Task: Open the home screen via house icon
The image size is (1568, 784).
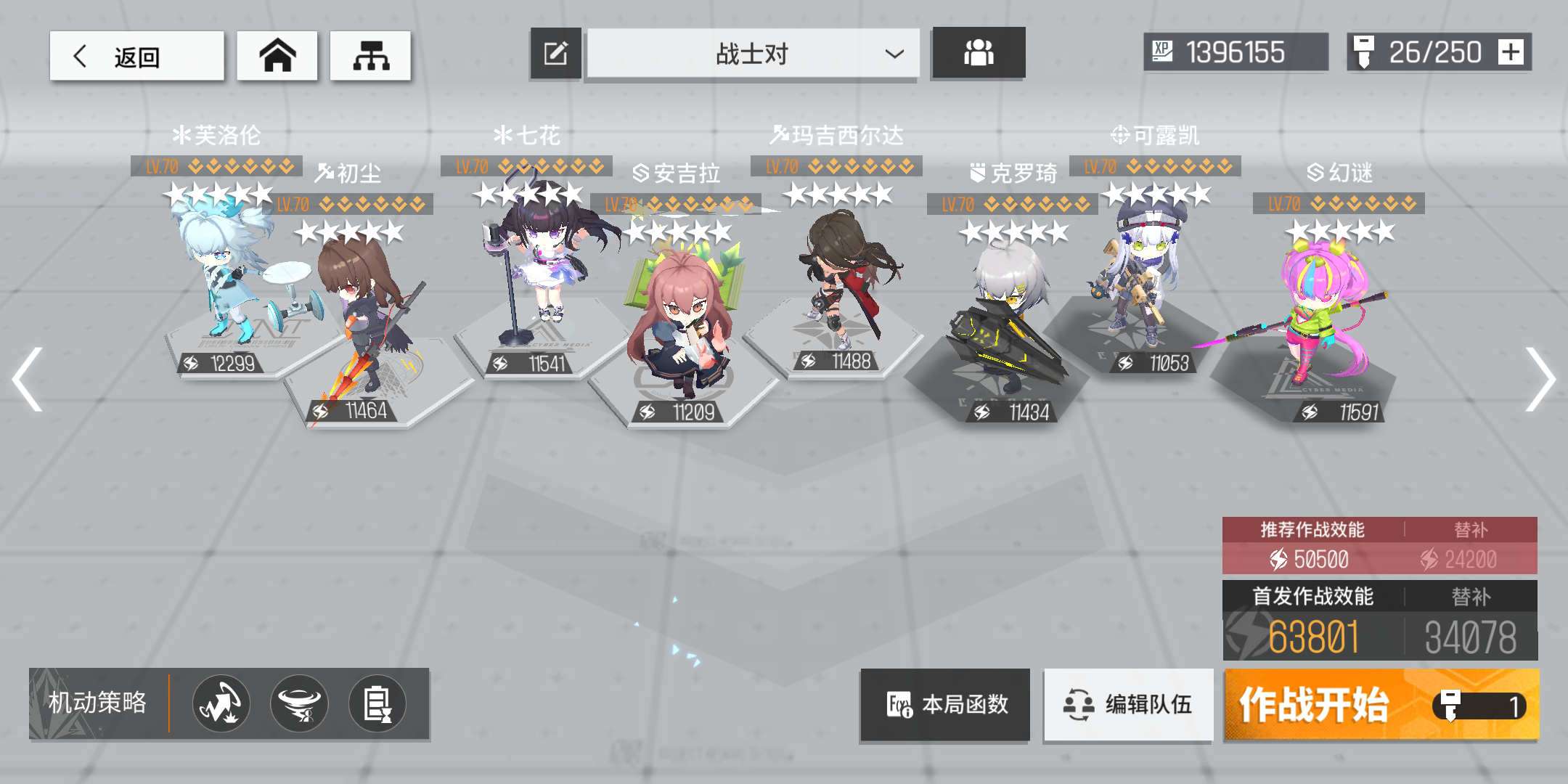Action: point(277,54)
